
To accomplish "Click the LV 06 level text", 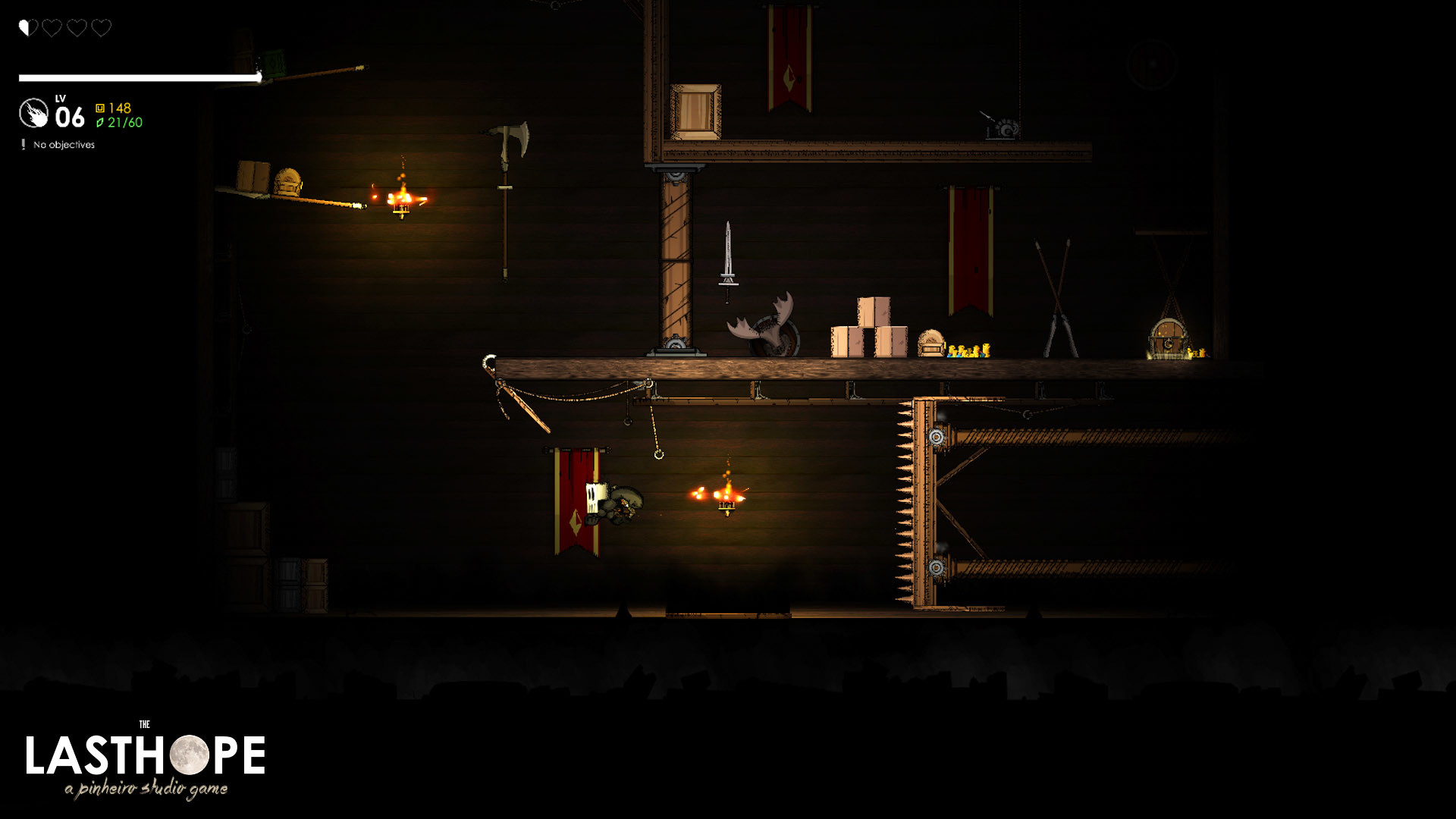I will pos(70,115).
